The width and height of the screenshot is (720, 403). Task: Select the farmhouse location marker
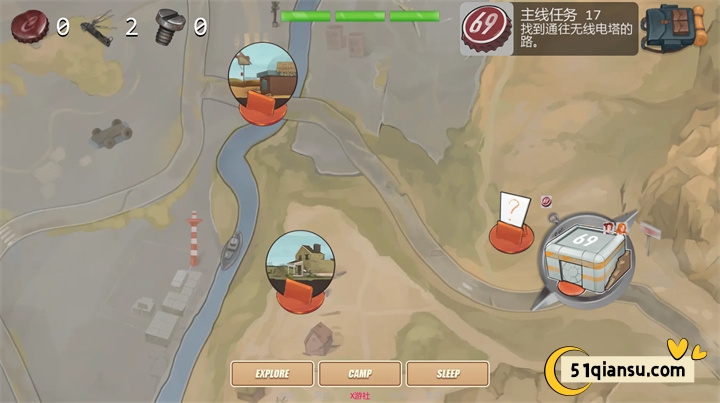click(300, 270)
